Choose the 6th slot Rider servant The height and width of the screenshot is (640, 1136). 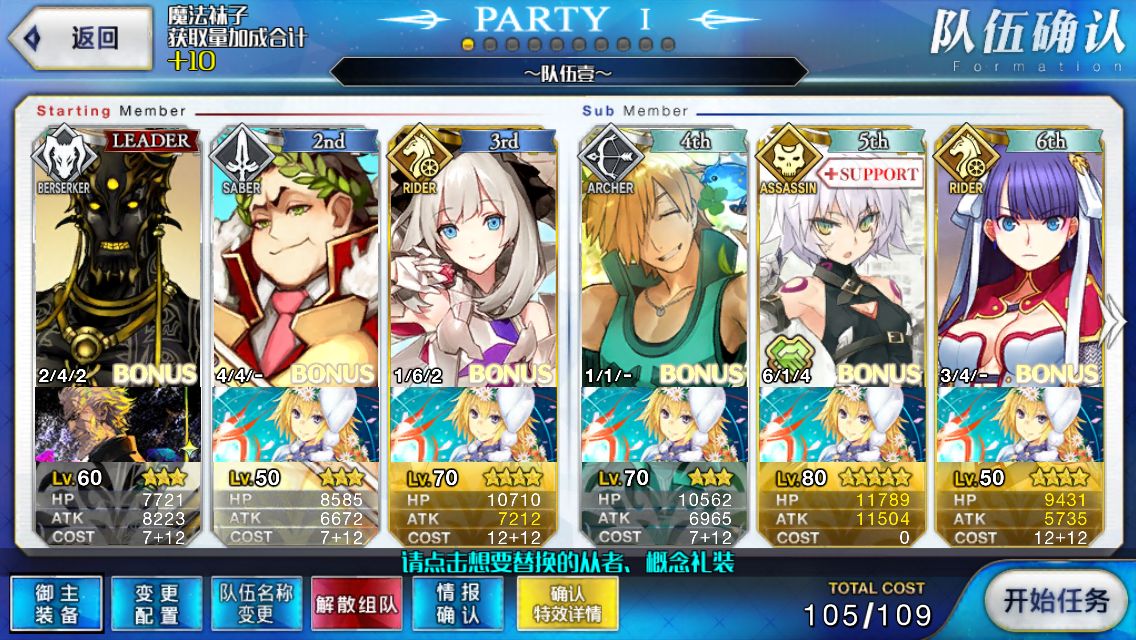coord(1017,260)
